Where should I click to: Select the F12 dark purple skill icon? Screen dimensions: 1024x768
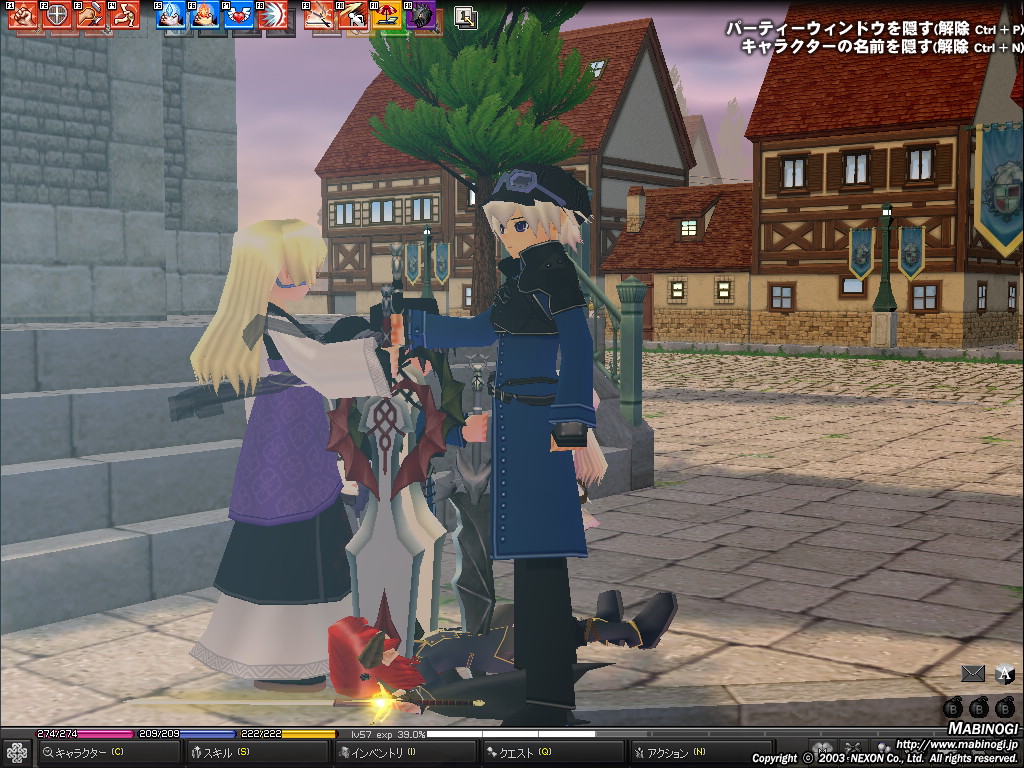(x=422, y=15)
